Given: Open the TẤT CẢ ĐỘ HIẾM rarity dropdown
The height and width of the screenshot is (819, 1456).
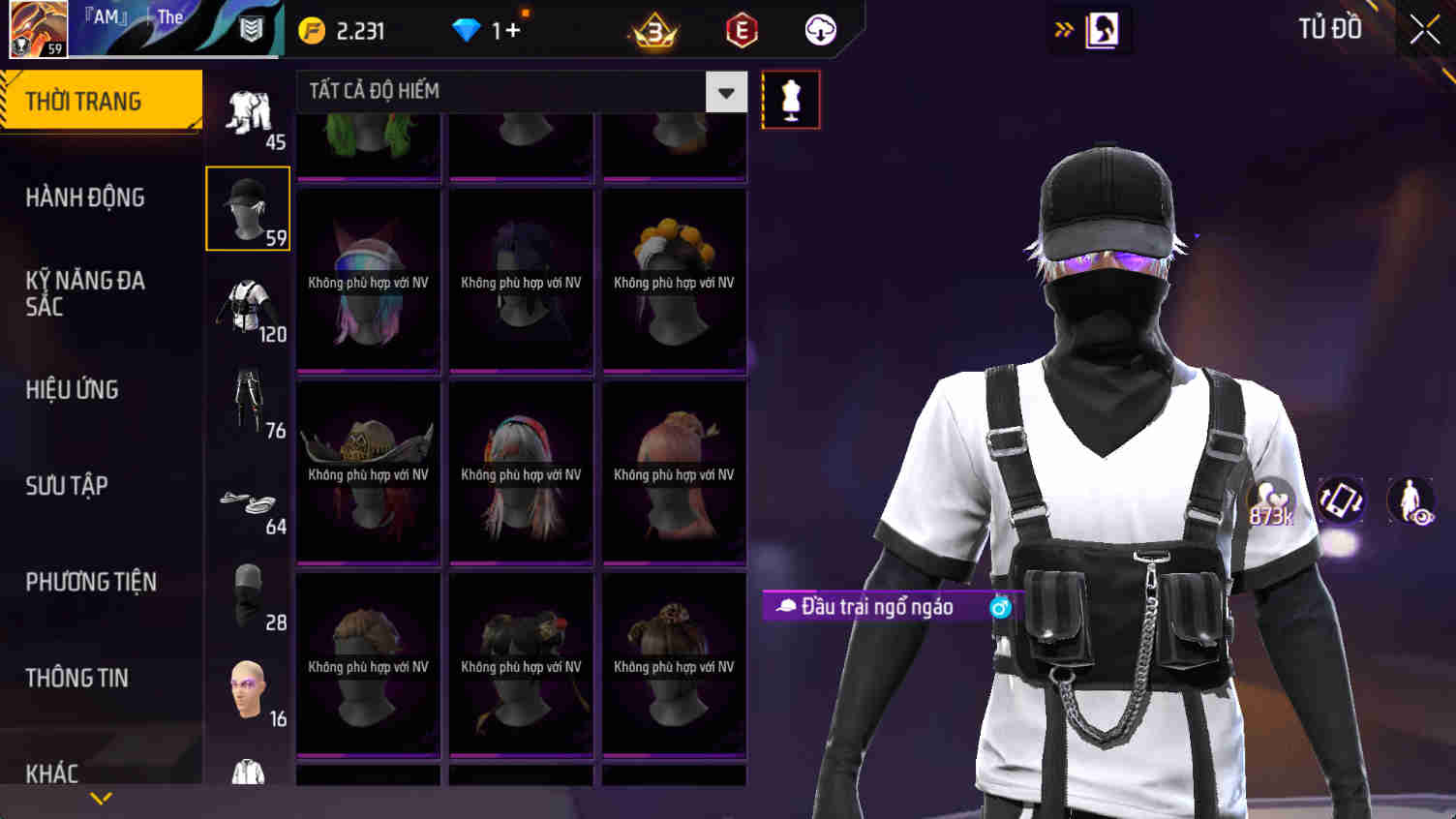Looking at the screenshot, I should coord(724,91).
